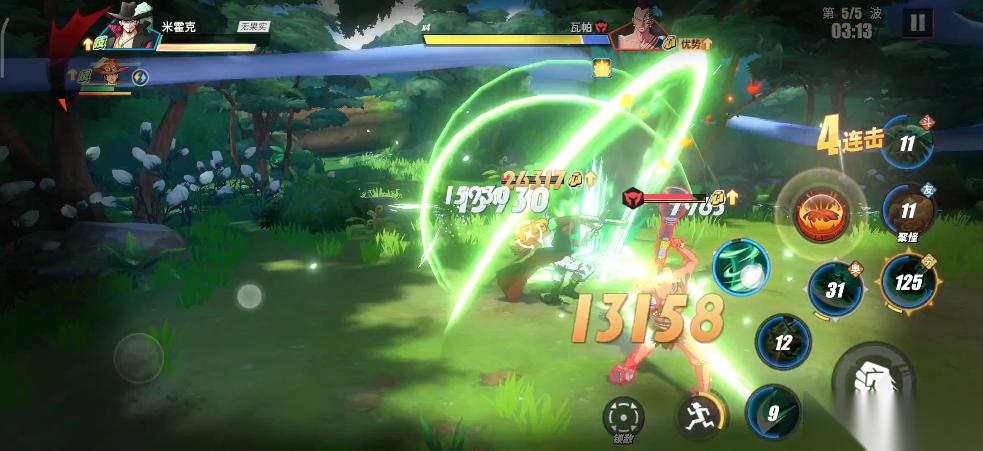Pause the battle
The image size is (983, 451).
click(916, 22)
